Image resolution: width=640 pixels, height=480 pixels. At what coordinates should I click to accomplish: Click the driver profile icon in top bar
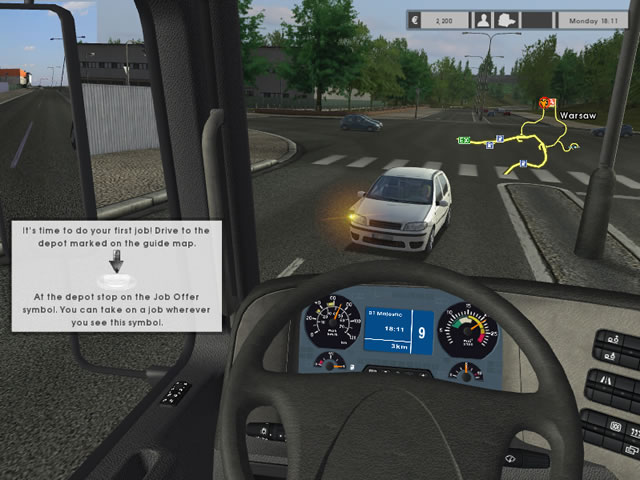pos(484,19)
